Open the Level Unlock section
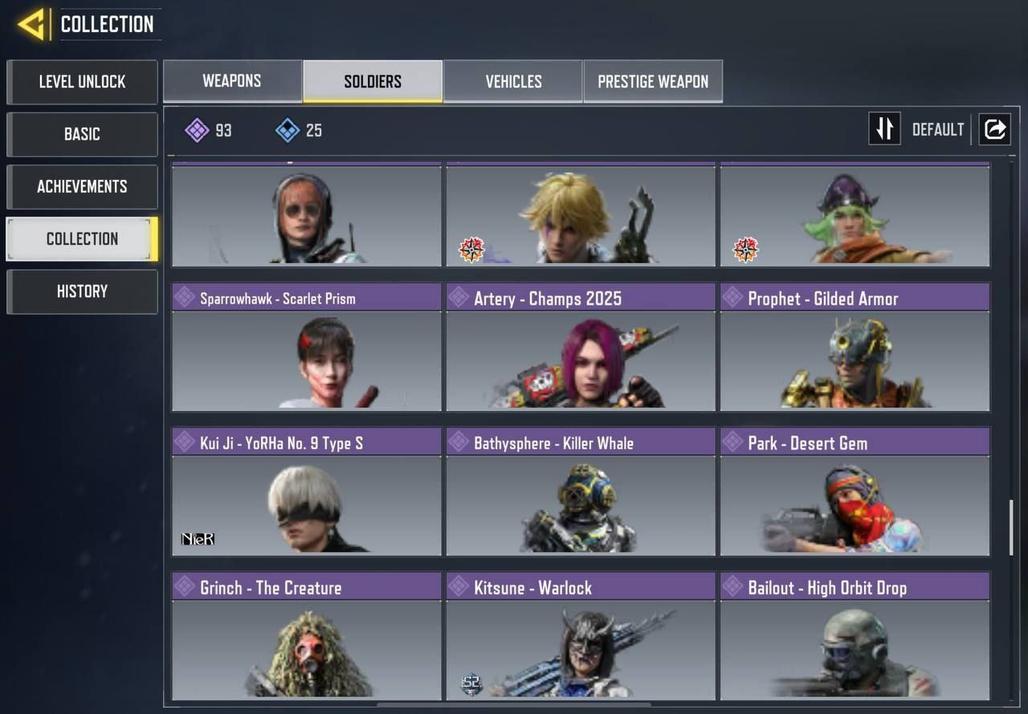 point(82,82)
